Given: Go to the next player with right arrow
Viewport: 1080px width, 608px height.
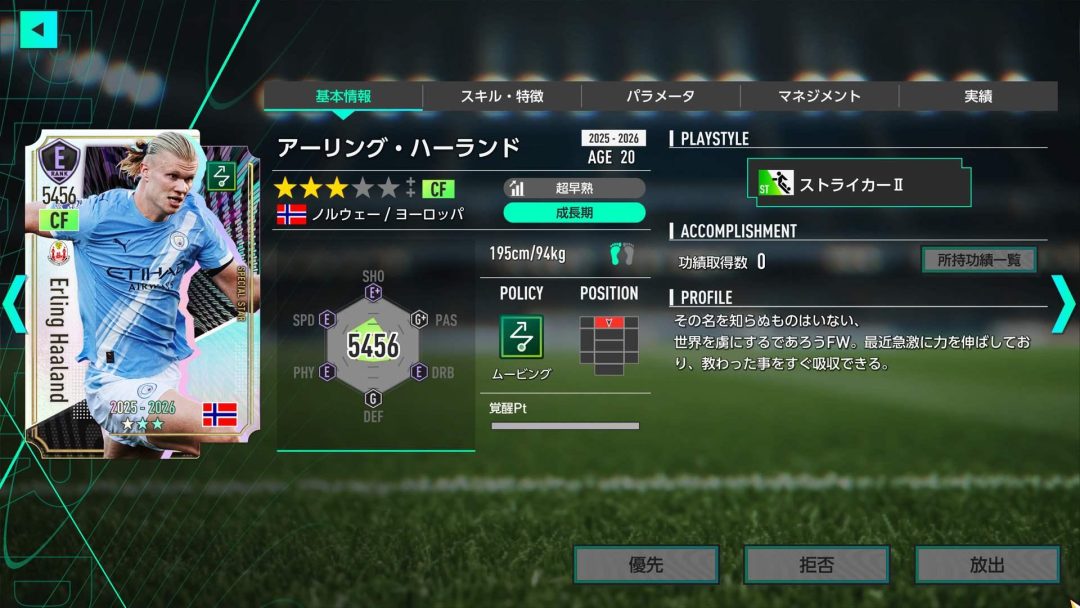Looking at the screenshot, I should 1062,306.
